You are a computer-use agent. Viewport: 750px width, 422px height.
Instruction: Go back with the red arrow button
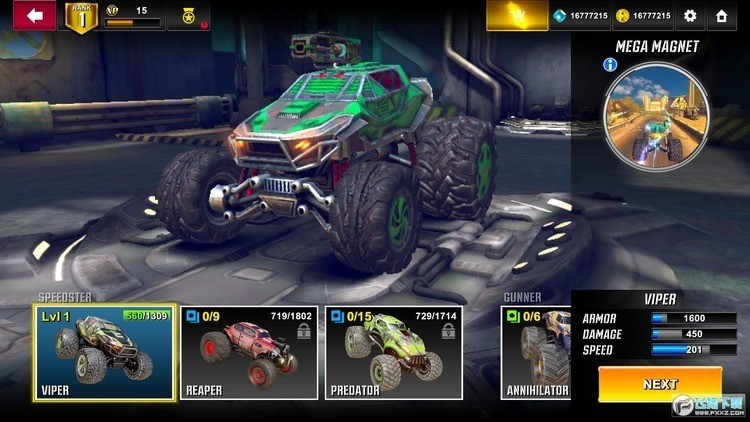pyautogui.click(x=27, y=15)
